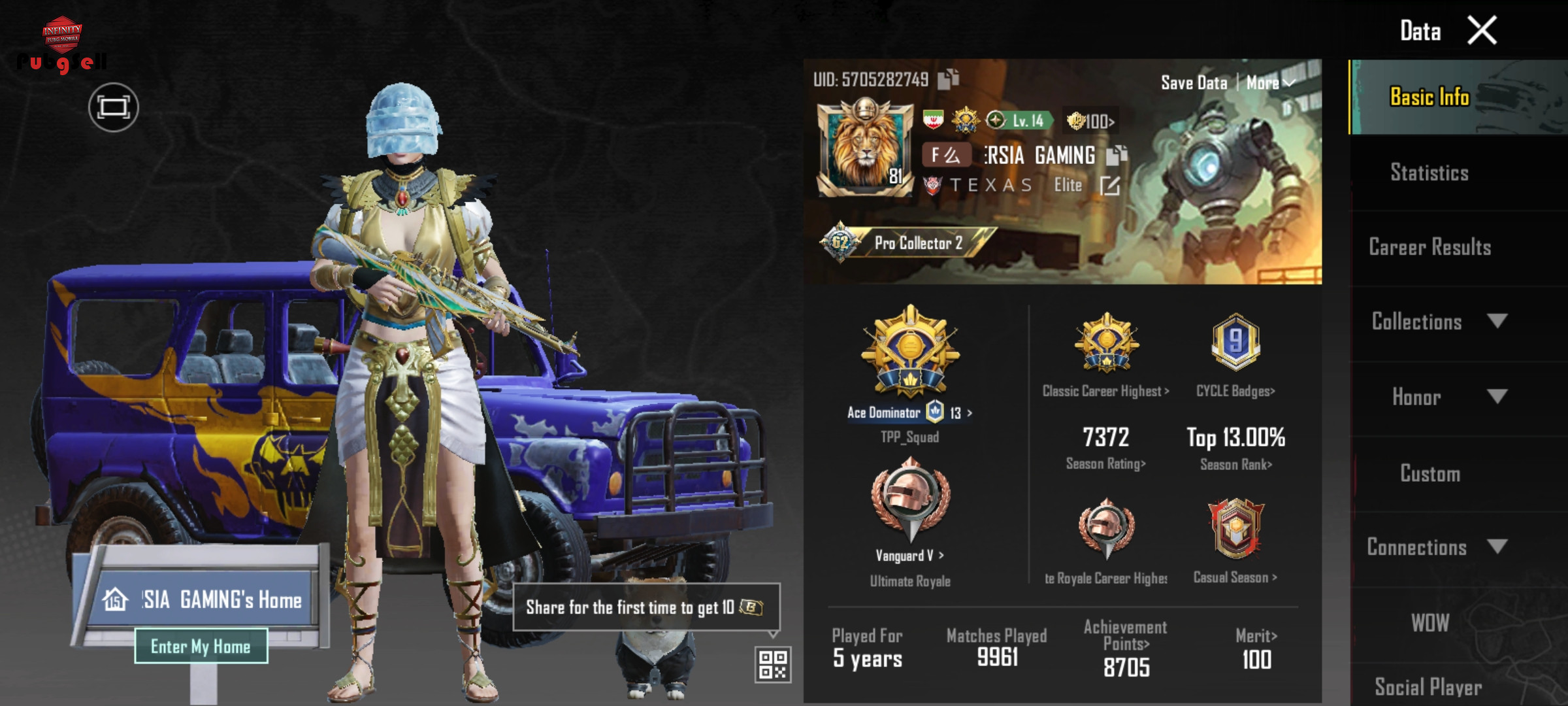This screenshot has width=1568, height=706.
Task: Click the Save Data button
Action: (1194, 83)
